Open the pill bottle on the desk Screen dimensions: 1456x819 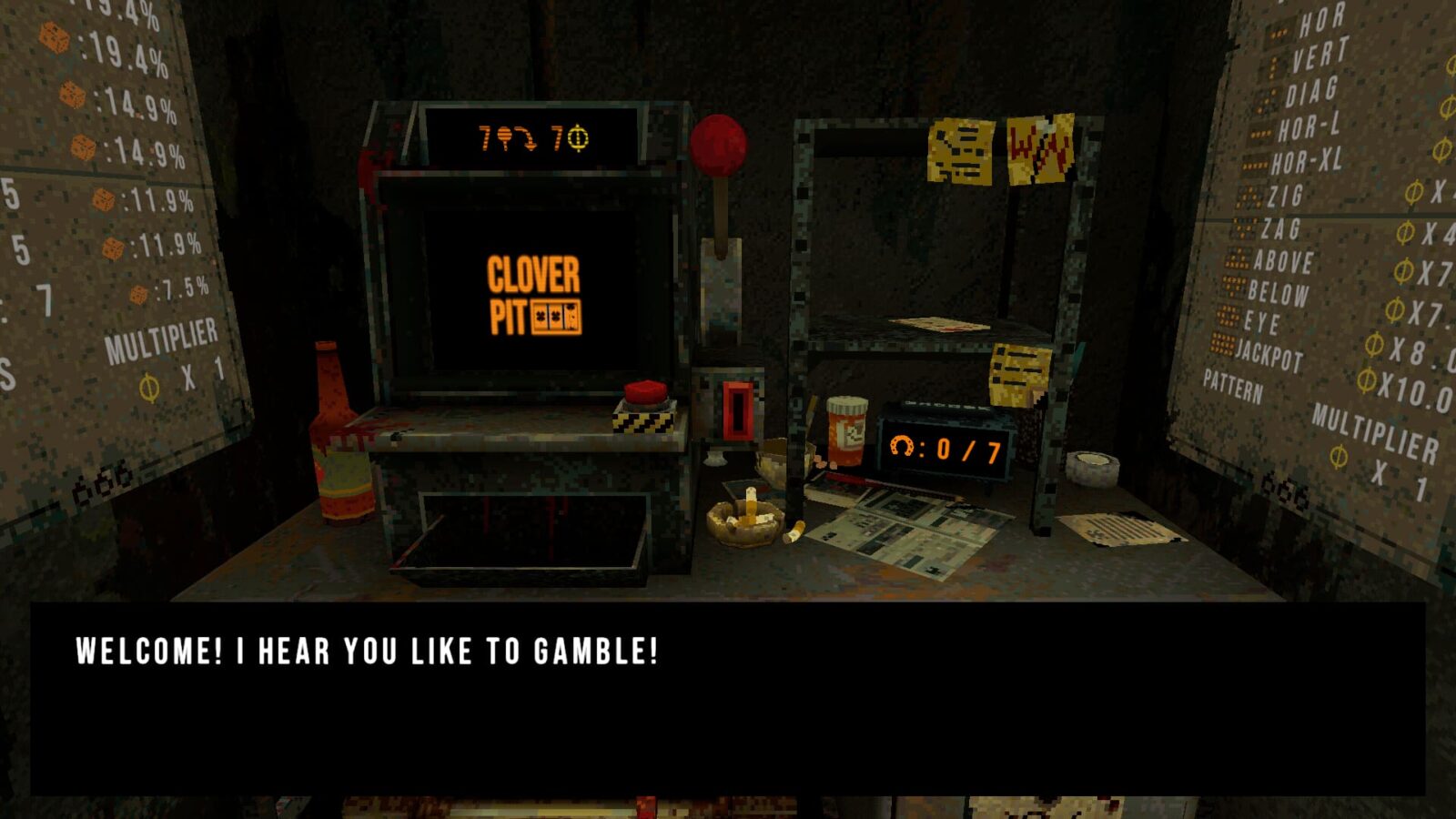848,428
